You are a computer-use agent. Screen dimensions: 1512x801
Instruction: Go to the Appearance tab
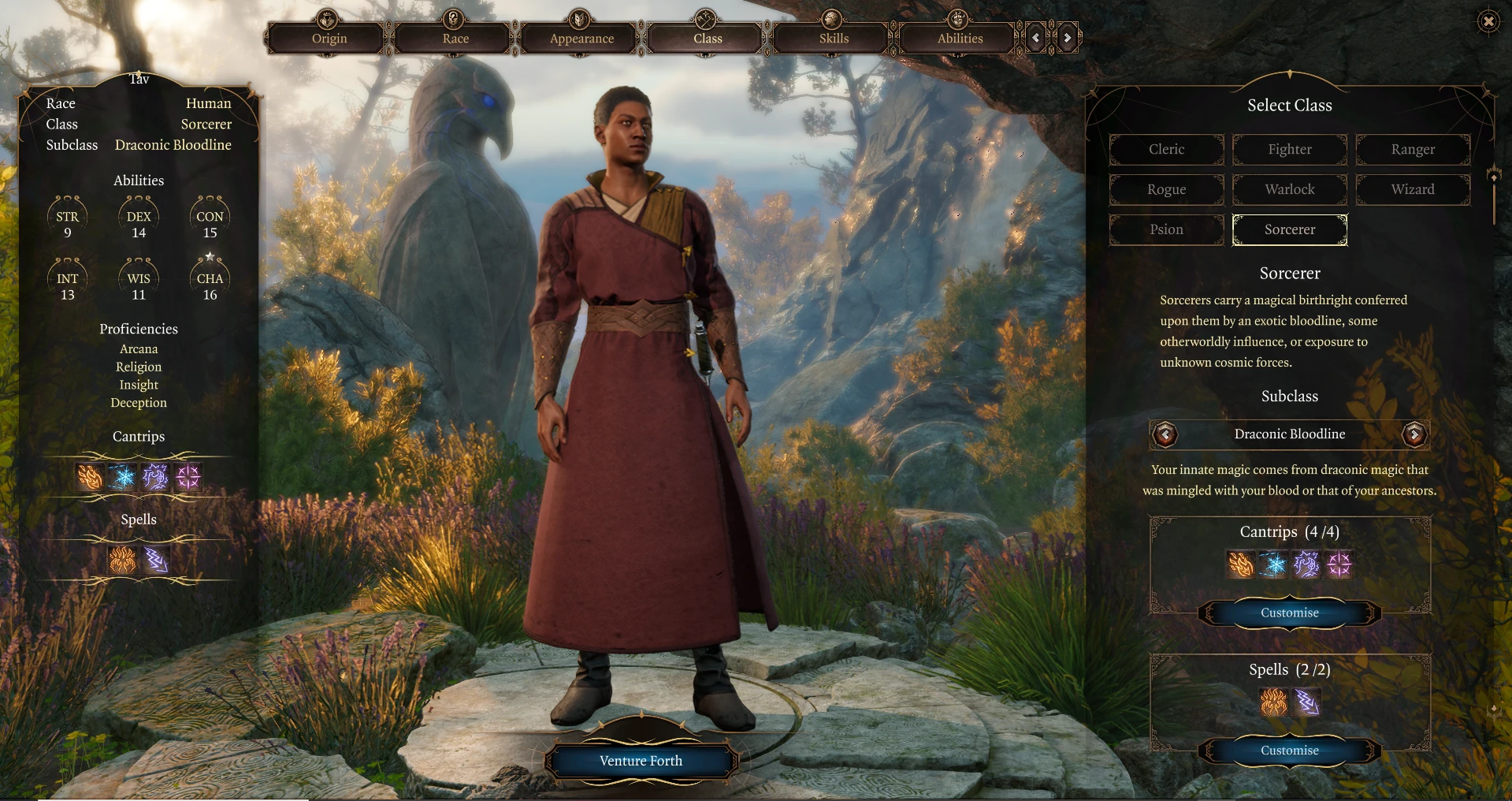(581, 38)
